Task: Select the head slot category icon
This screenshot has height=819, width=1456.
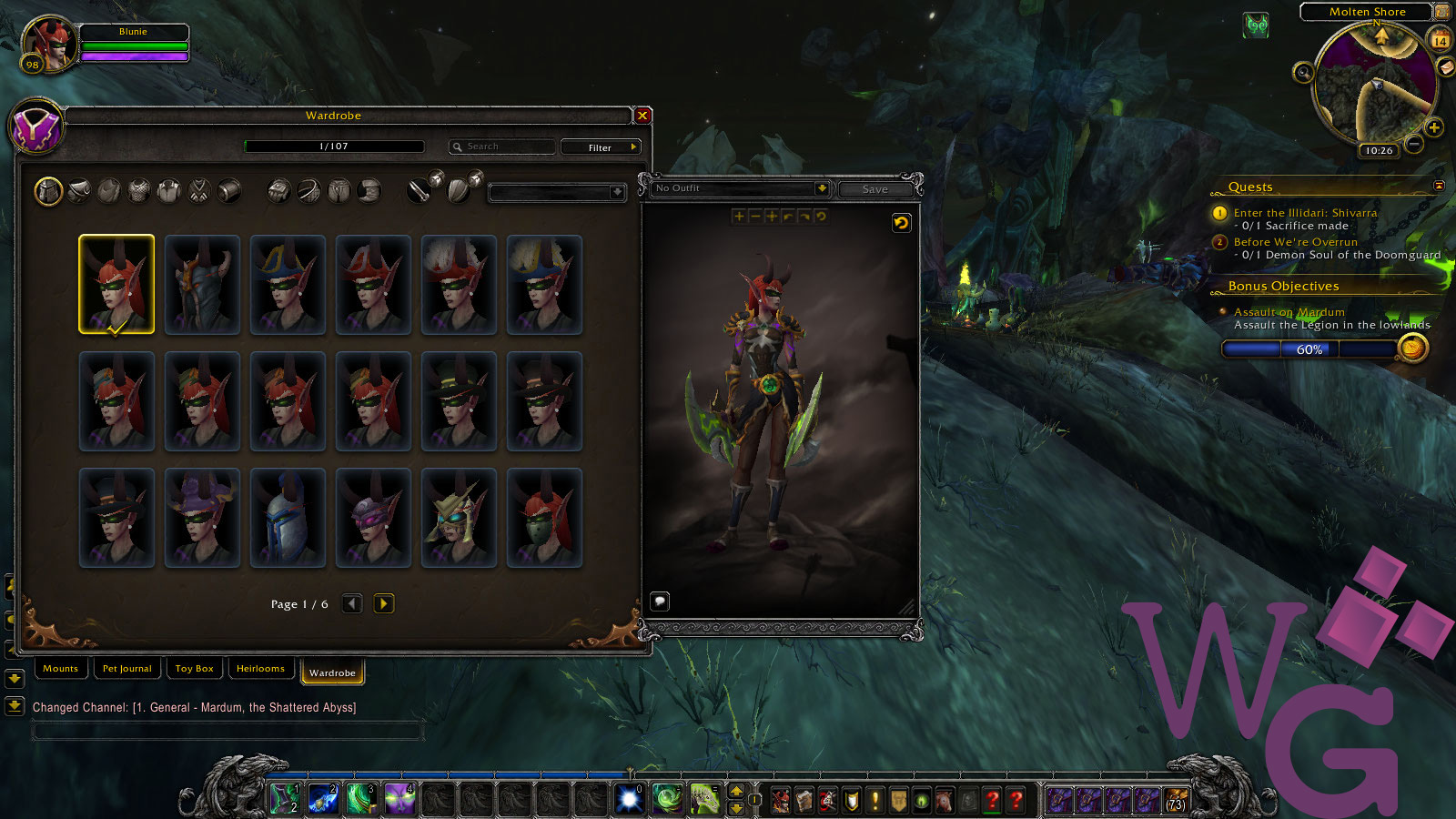Action: [48, 191]
